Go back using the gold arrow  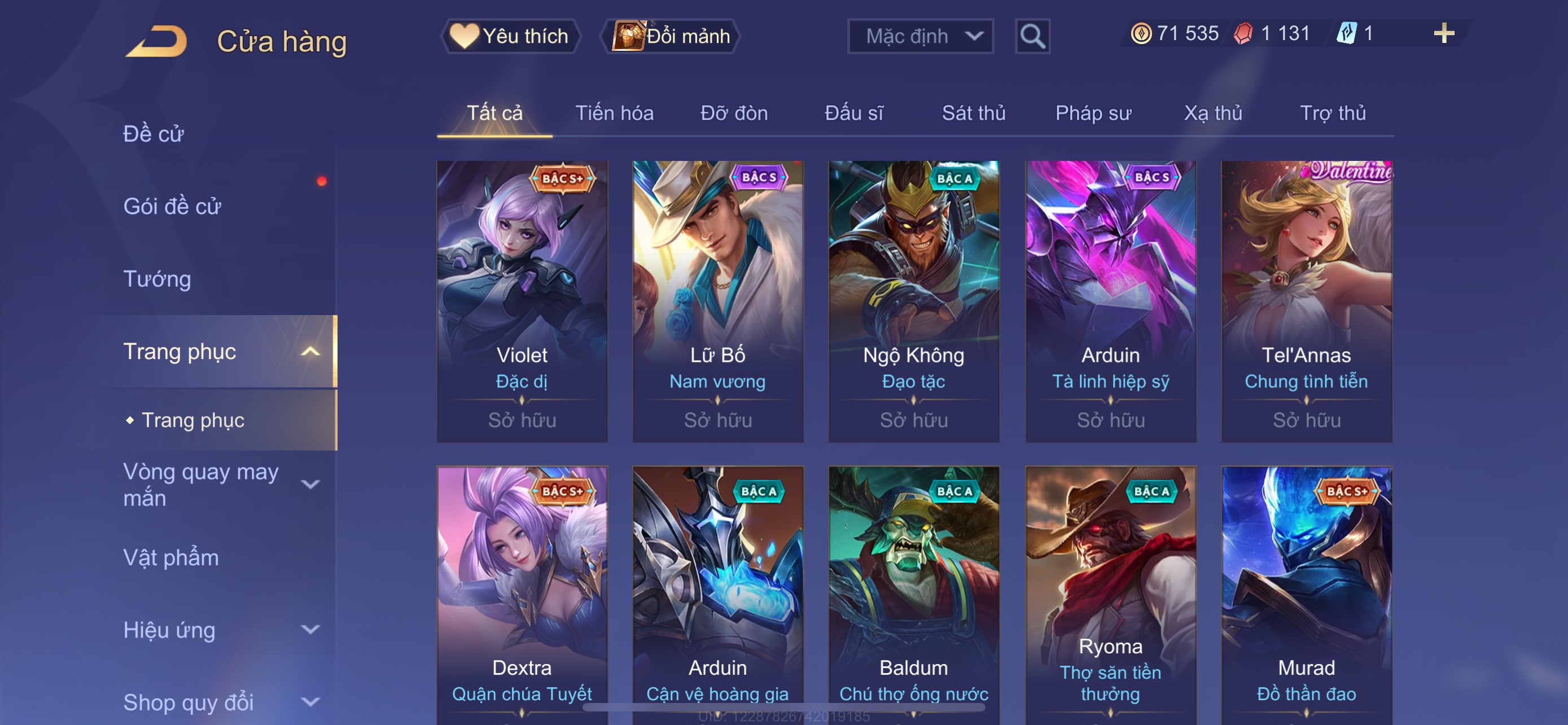[156, 41]
